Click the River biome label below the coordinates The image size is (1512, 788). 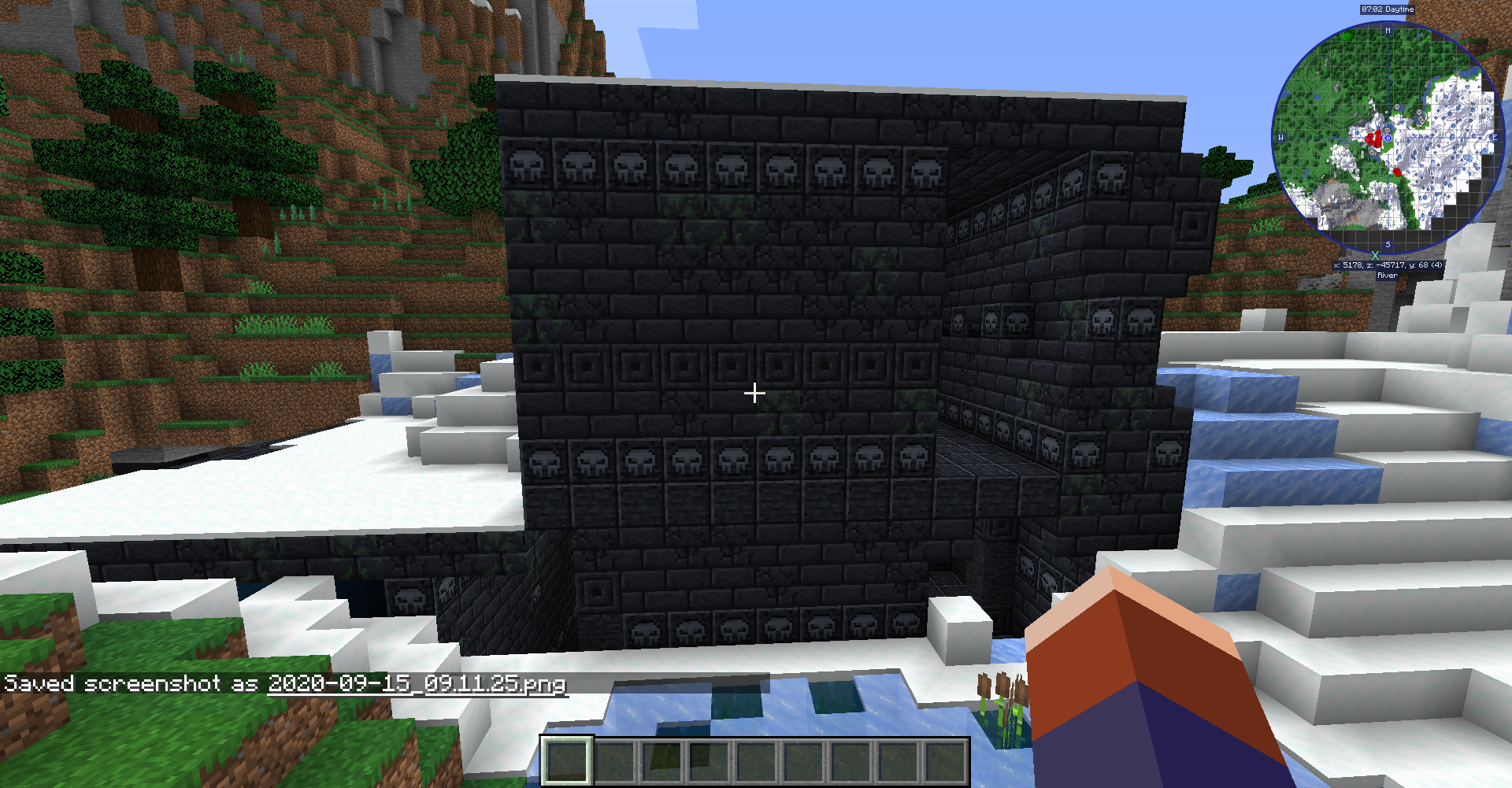tap(1387, 275)
